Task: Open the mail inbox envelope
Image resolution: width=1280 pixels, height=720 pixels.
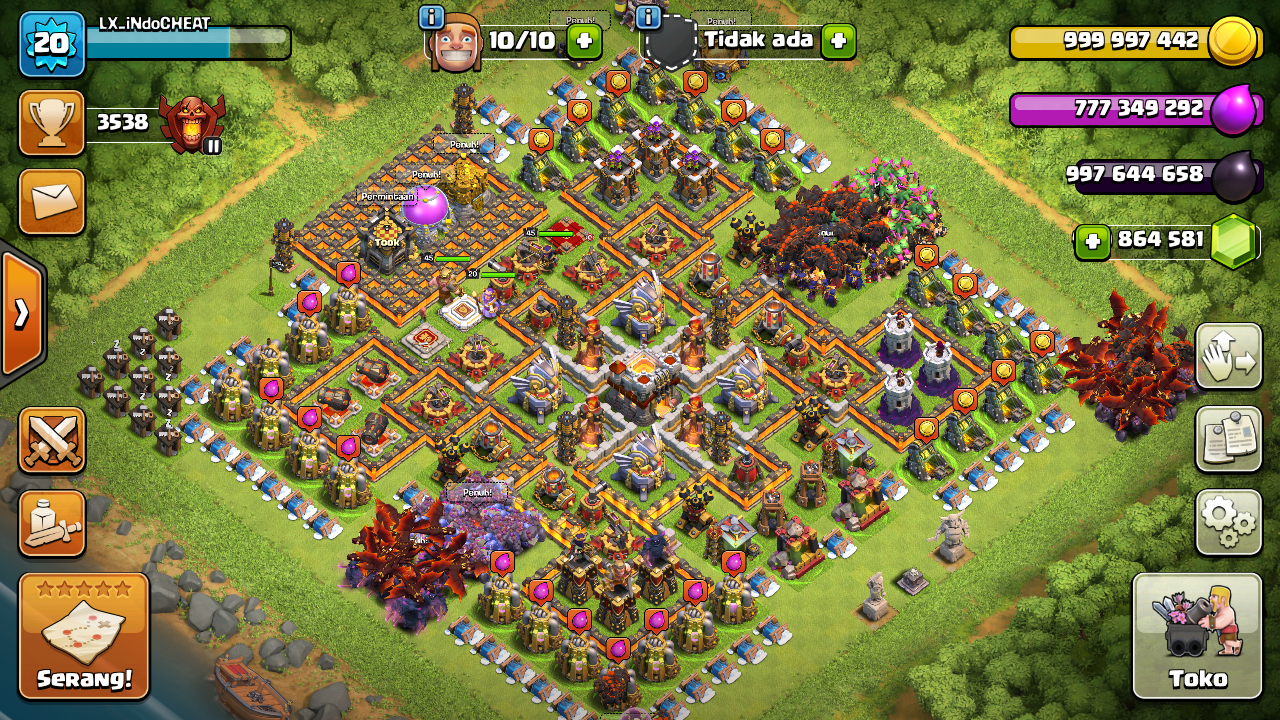Action: tap(51, 201)
